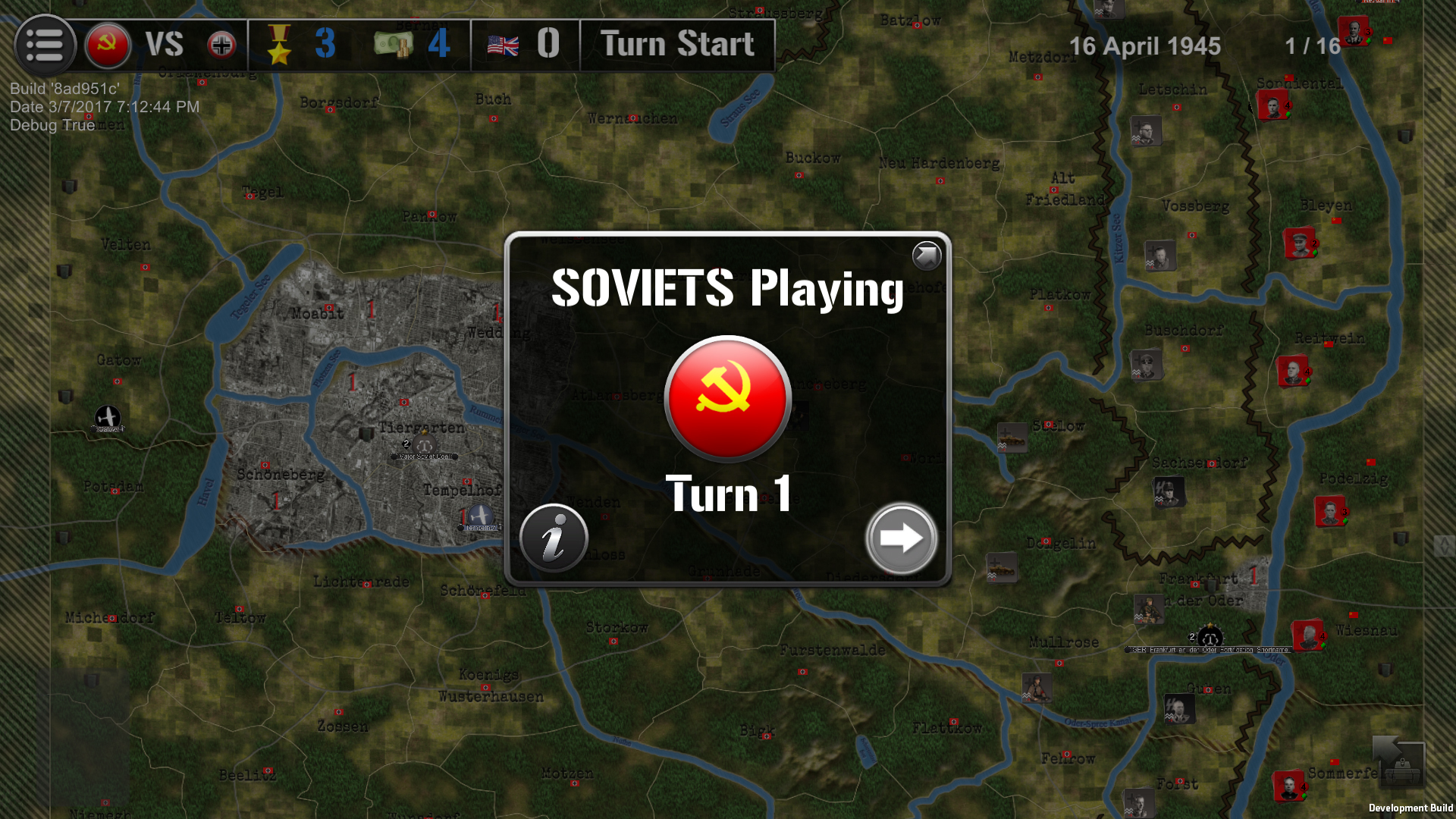Click the 16 April 1945 date display

(1145, 46)
